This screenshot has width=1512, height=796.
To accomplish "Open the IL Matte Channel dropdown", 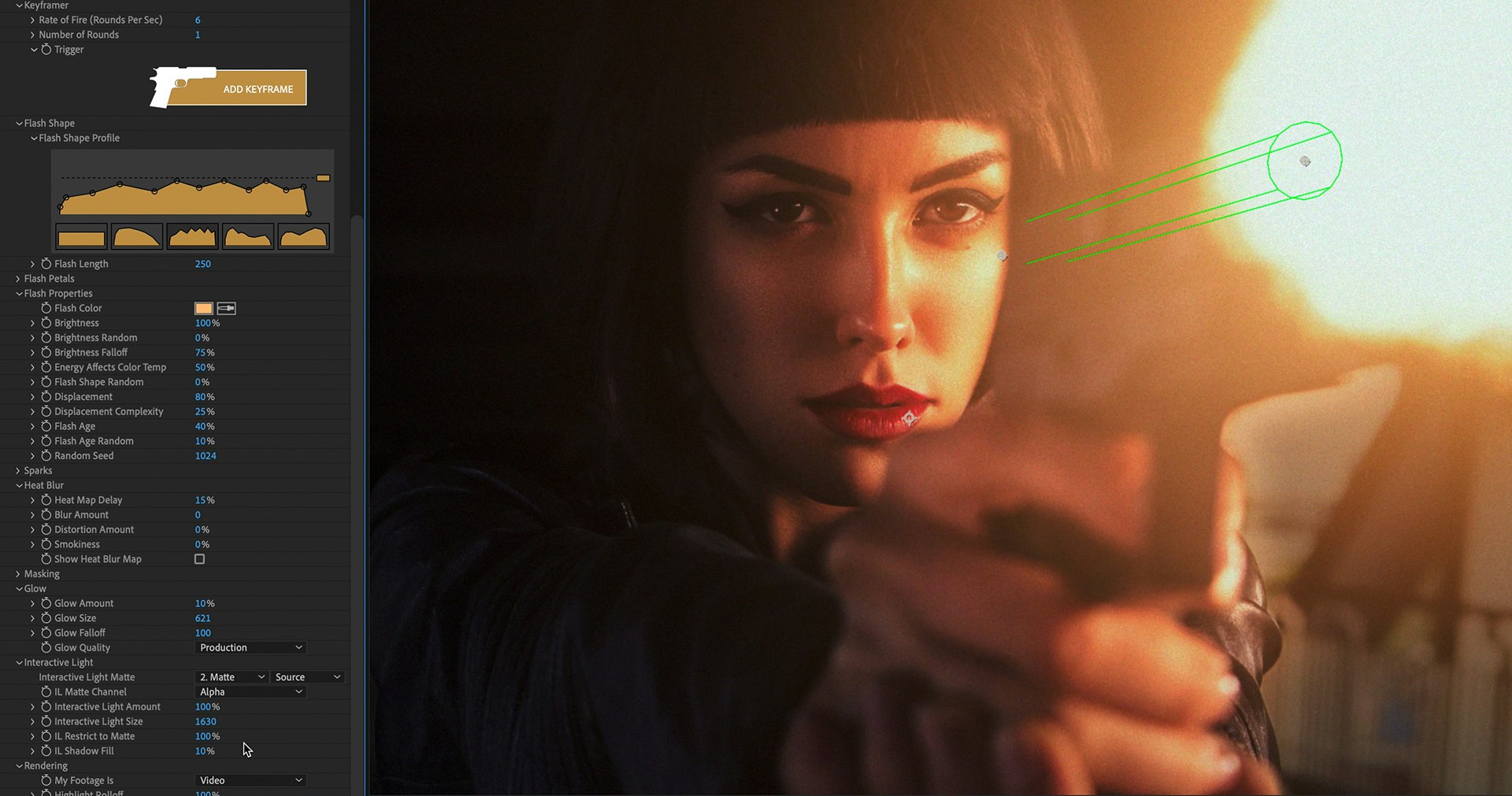I will click(x=250, y=692).
